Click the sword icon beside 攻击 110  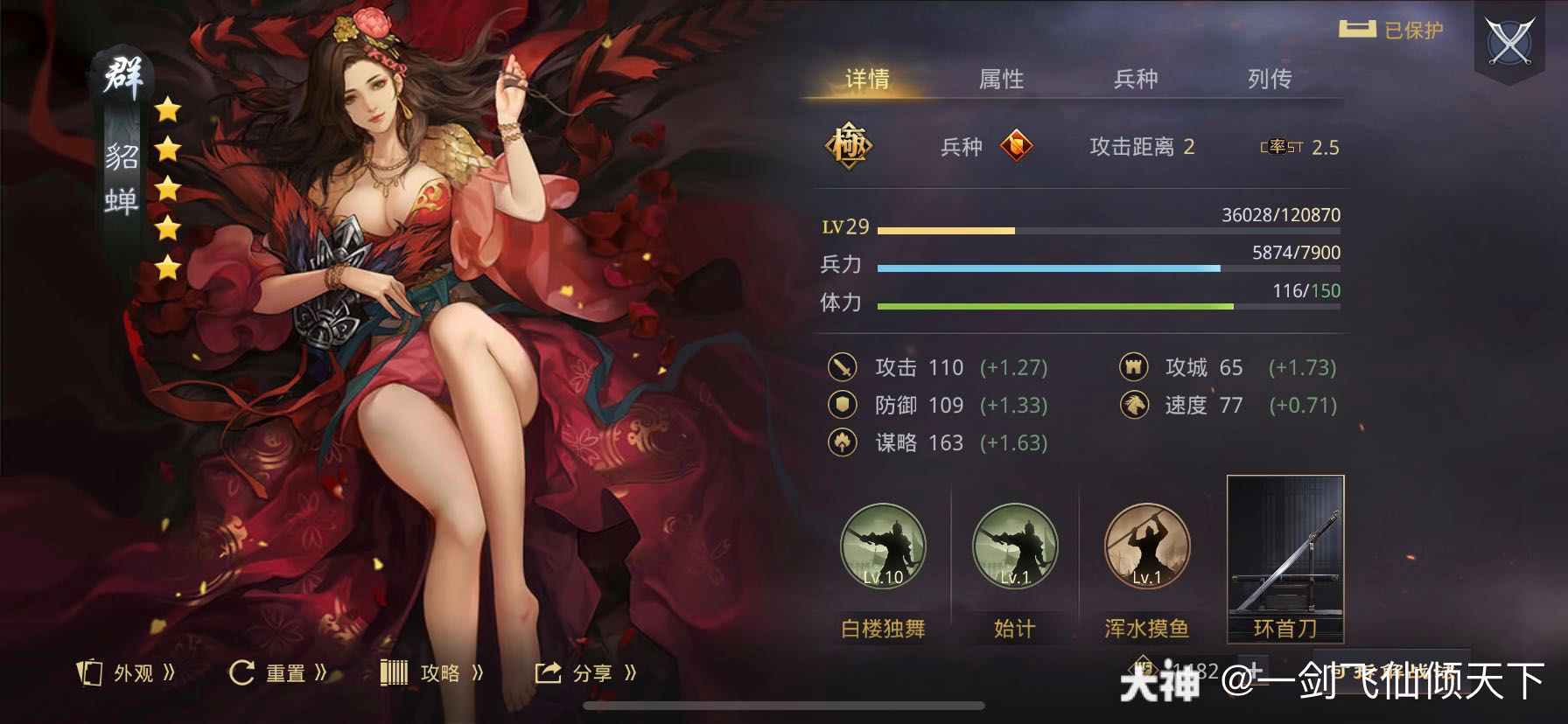click(843, 368)
